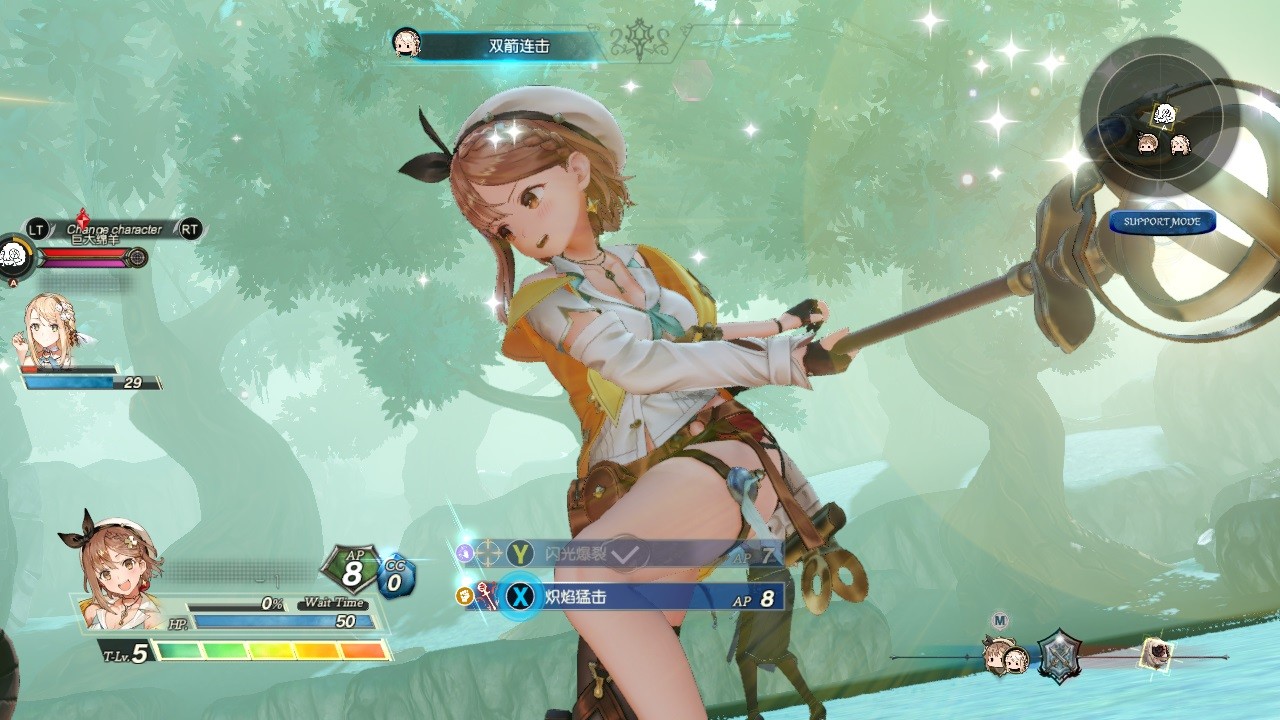Screen dimensions: 1280x720
Task: Toggle the M marker above the battle timeline
Action: 1000,619
